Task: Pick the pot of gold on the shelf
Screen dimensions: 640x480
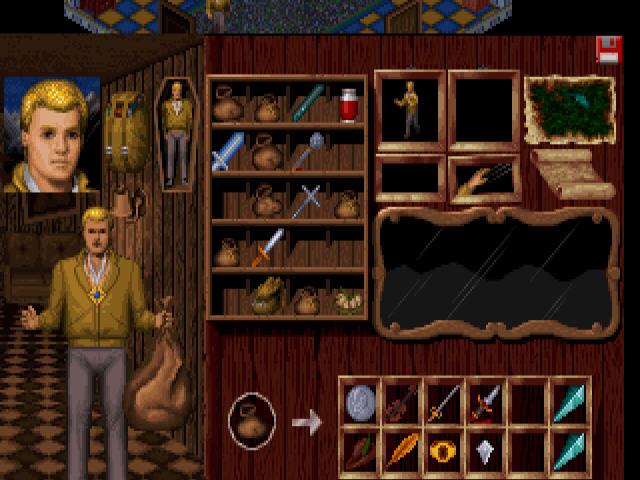Action: click(x=267, y=295)
